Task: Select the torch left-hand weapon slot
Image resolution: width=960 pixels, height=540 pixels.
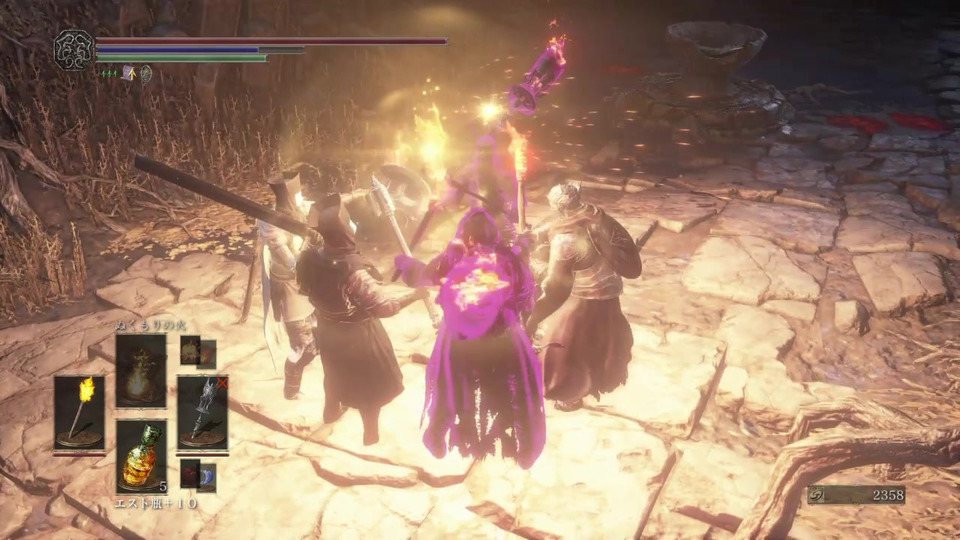Action: 79,411
